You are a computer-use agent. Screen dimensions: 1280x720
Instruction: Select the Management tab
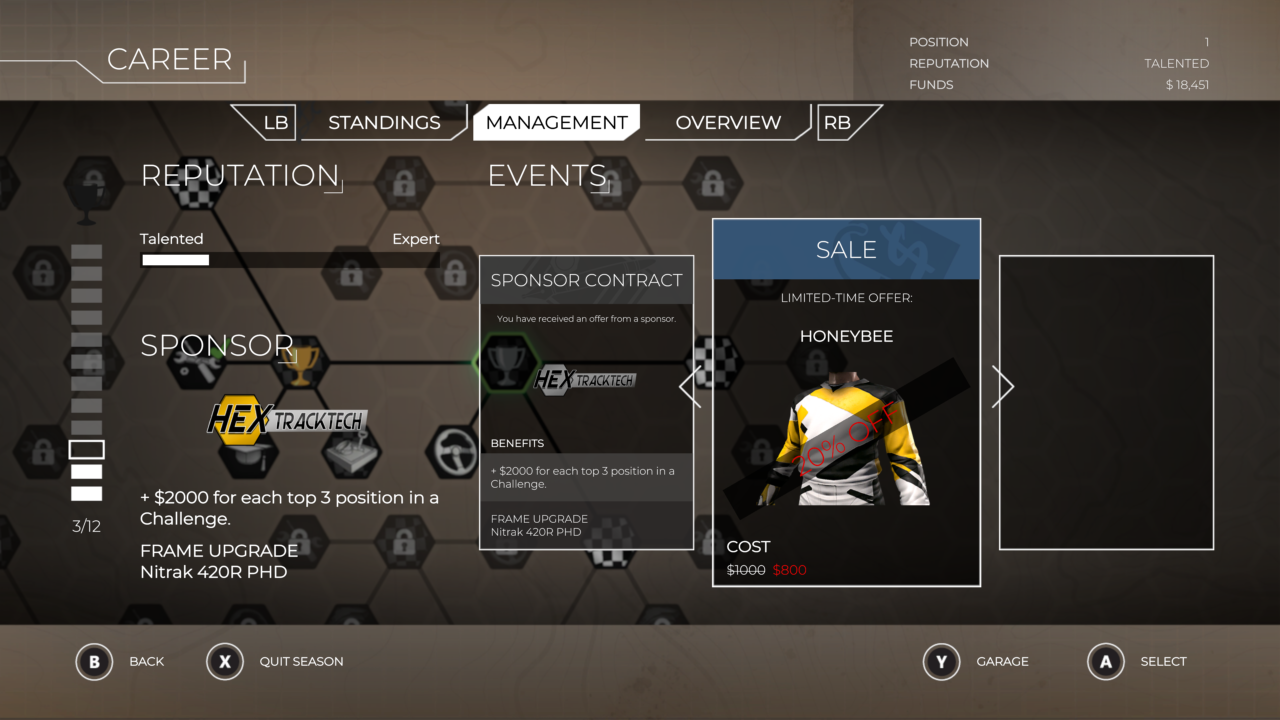tap(556, 123)
